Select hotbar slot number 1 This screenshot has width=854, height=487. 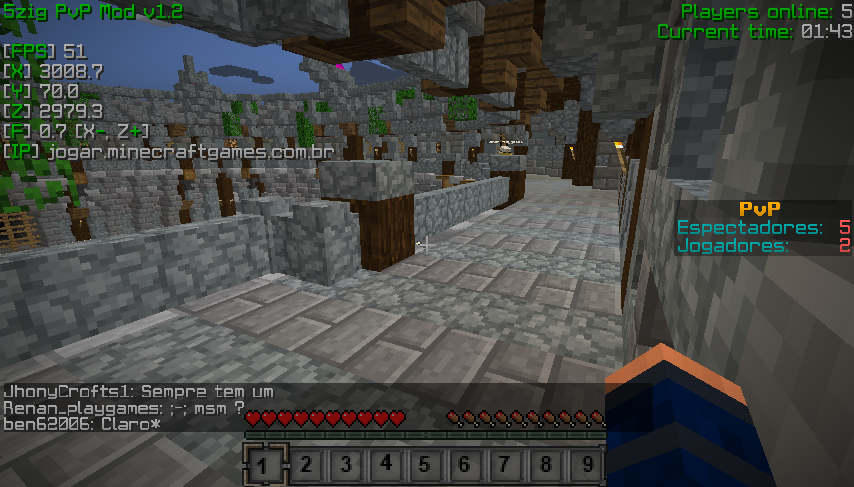[265, 465]
